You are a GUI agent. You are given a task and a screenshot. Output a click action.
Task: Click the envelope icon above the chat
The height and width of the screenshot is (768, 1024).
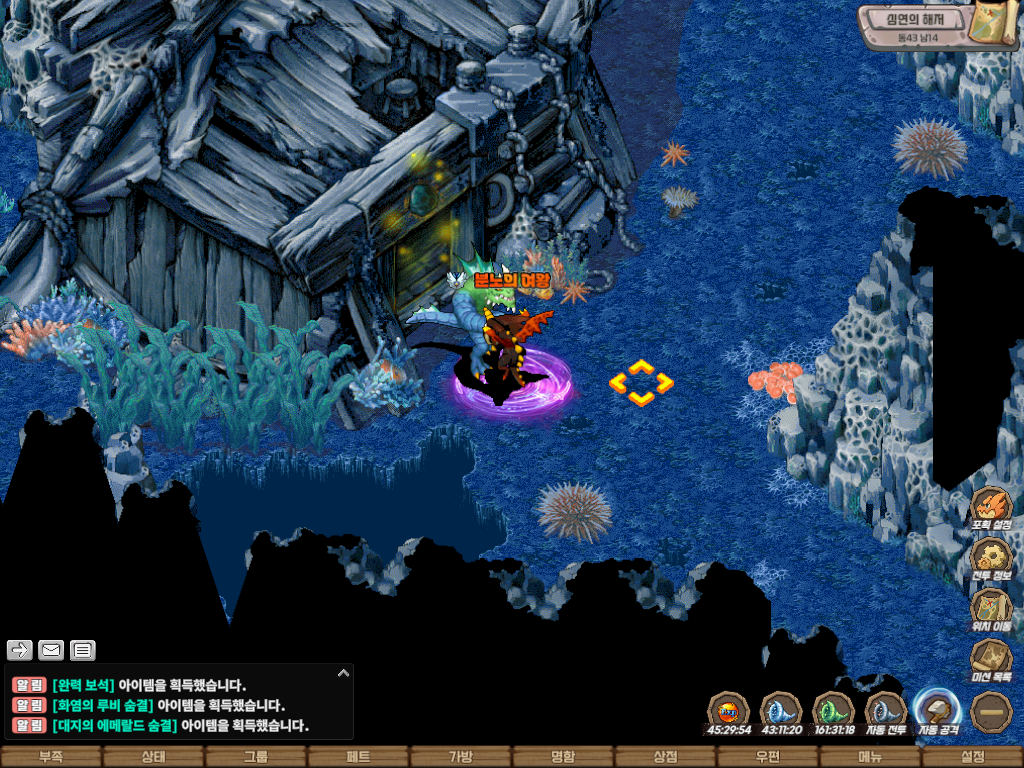[x=51, y=651]
